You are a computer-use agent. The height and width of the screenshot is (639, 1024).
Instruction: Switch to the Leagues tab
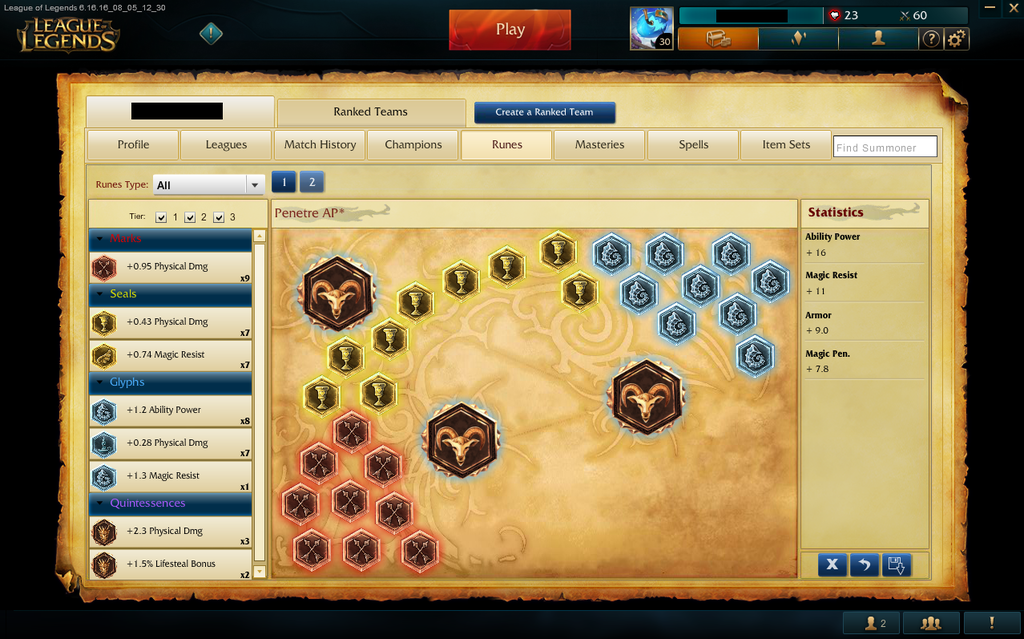(x=226, y=145)
